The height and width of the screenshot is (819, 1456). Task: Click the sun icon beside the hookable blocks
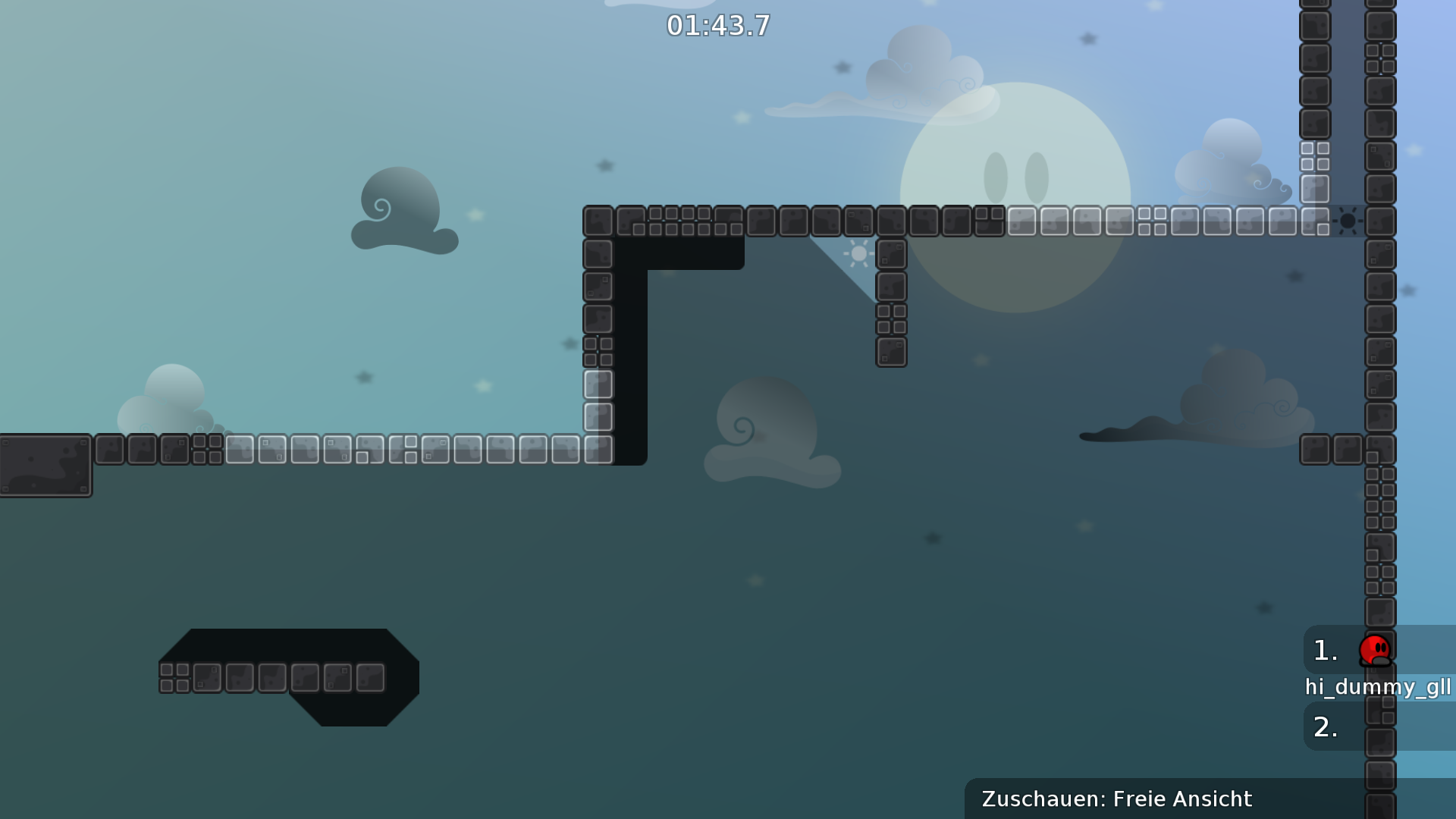pyautogui.click(x=858, y=253)
